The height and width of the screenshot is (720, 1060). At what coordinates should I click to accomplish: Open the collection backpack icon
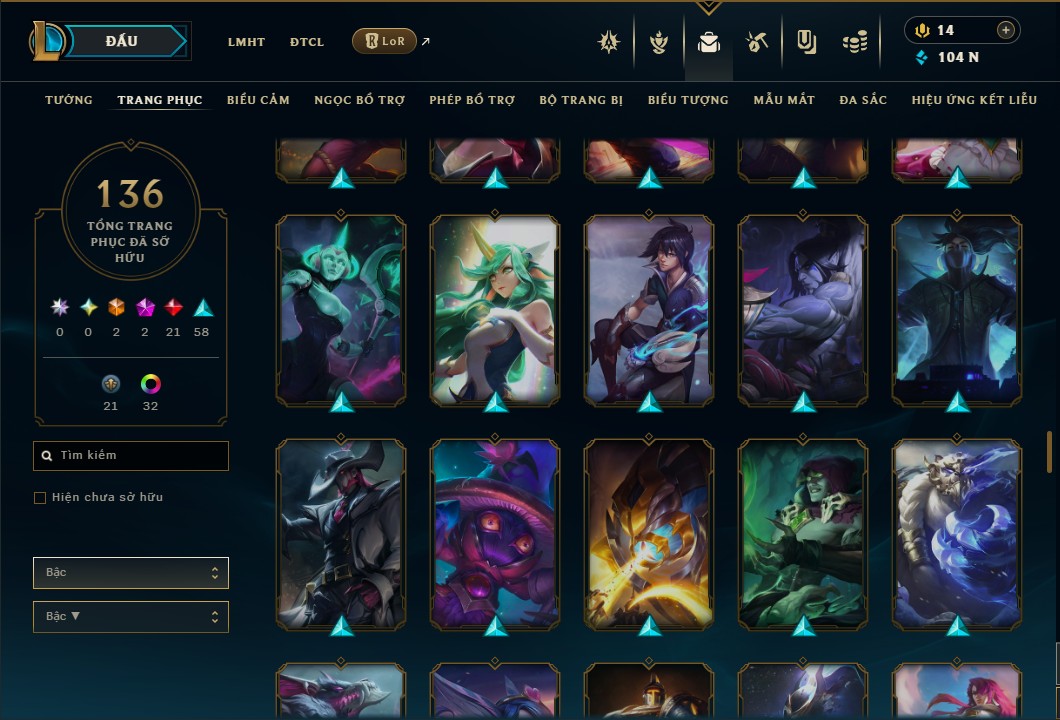click(709, 42)
